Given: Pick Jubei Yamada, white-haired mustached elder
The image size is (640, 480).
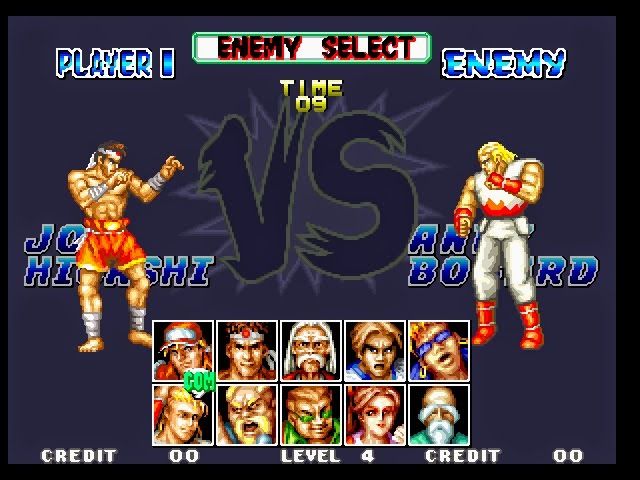Looking at the screenshot, I should point(311,351).
